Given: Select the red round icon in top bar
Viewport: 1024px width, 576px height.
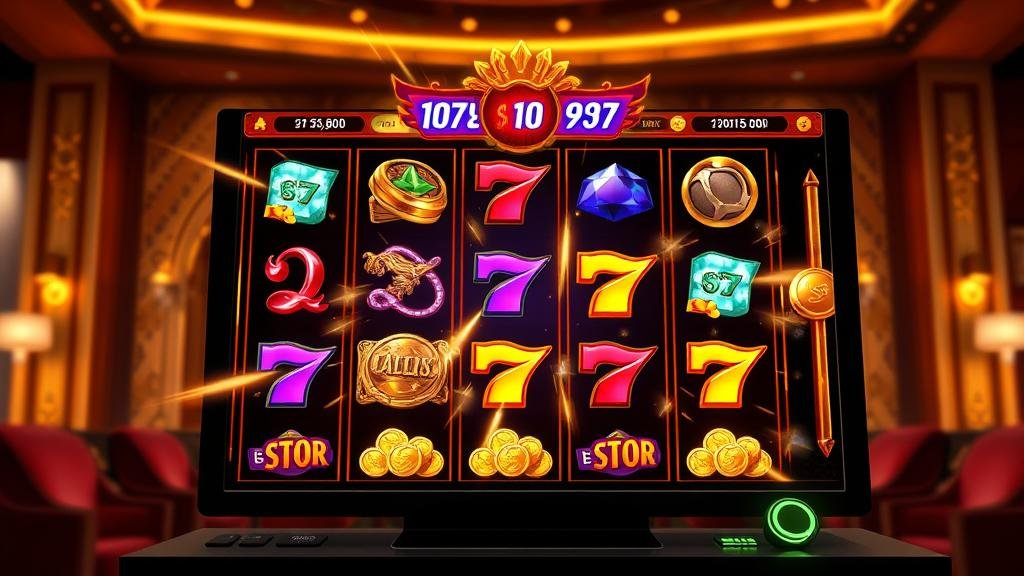Looking at the screenshot, I should coord(802,124).
